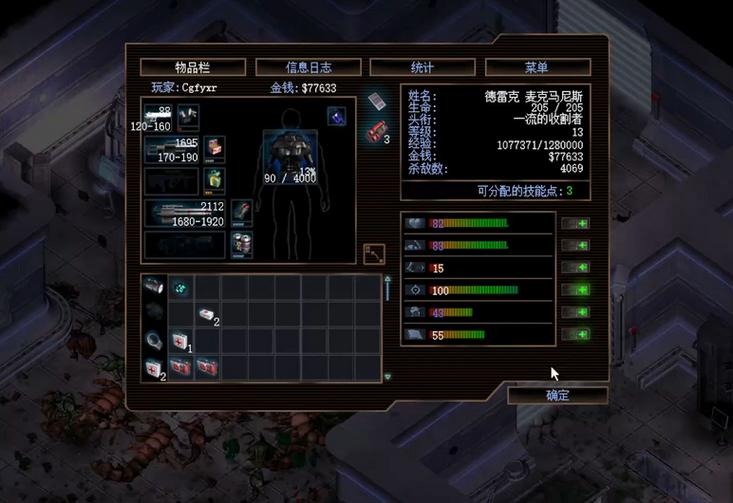Select the white medkit stack of 2
Screen dimensions: 733x503
tap(206, 314)
